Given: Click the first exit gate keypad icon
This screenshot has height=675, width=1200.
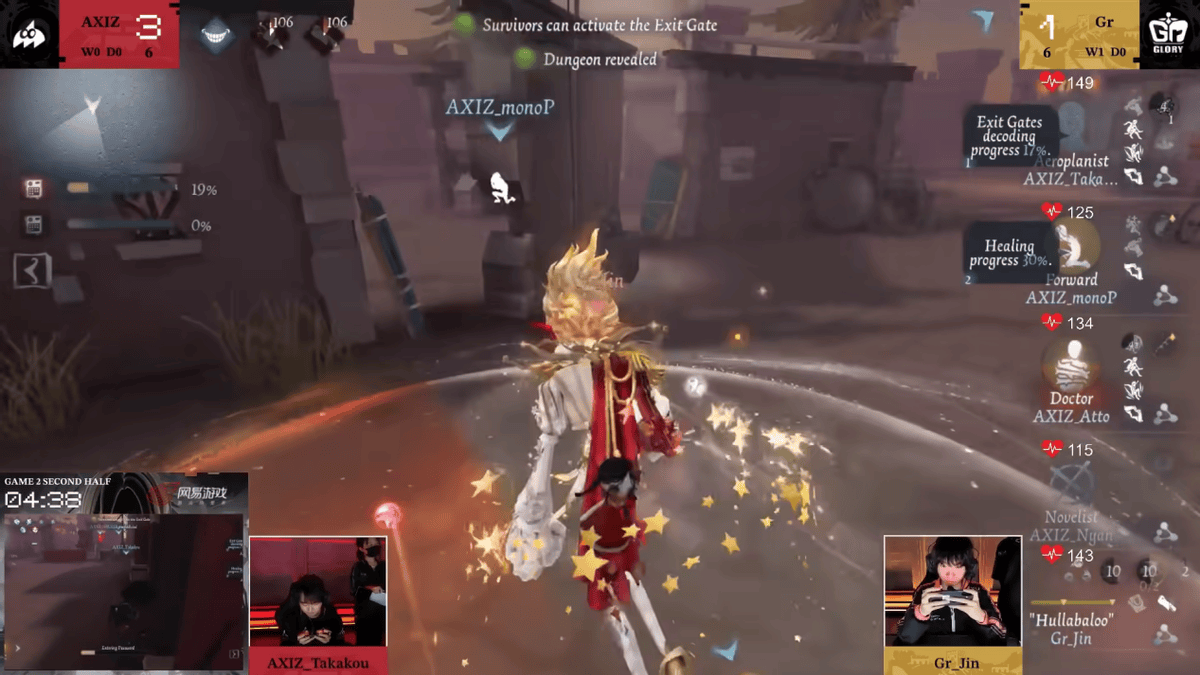Looking at the screenshot, I should (34, 188).
